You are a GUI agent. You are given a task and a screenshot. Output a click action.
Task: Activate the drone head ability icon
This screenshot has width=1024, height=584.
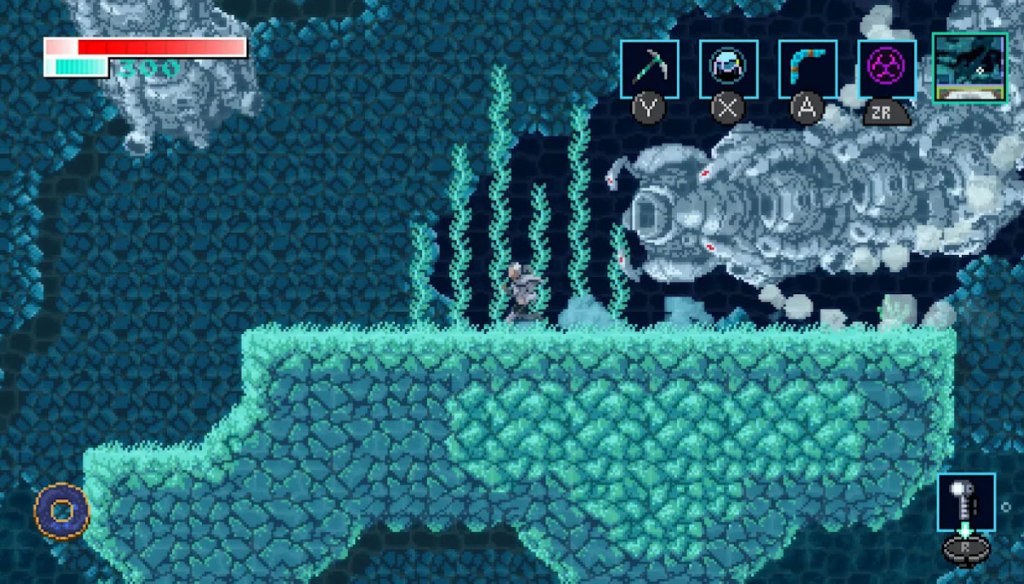click(x=728, y=69)
